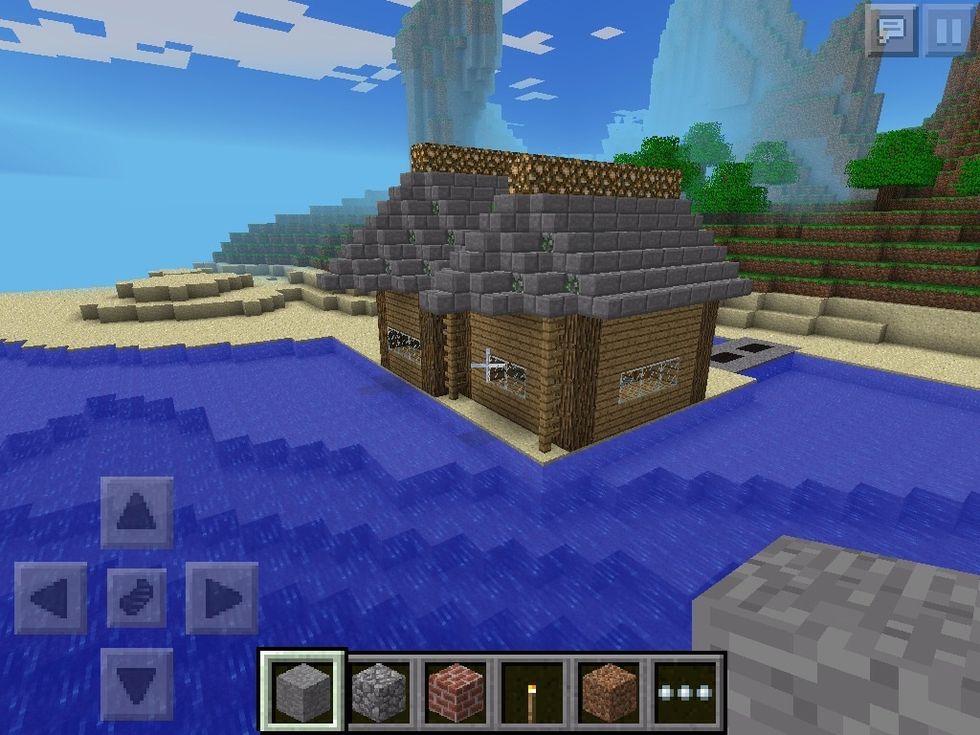
Task: Select the cobblestone hotbar slot
Action: click(x=380, y=691)
